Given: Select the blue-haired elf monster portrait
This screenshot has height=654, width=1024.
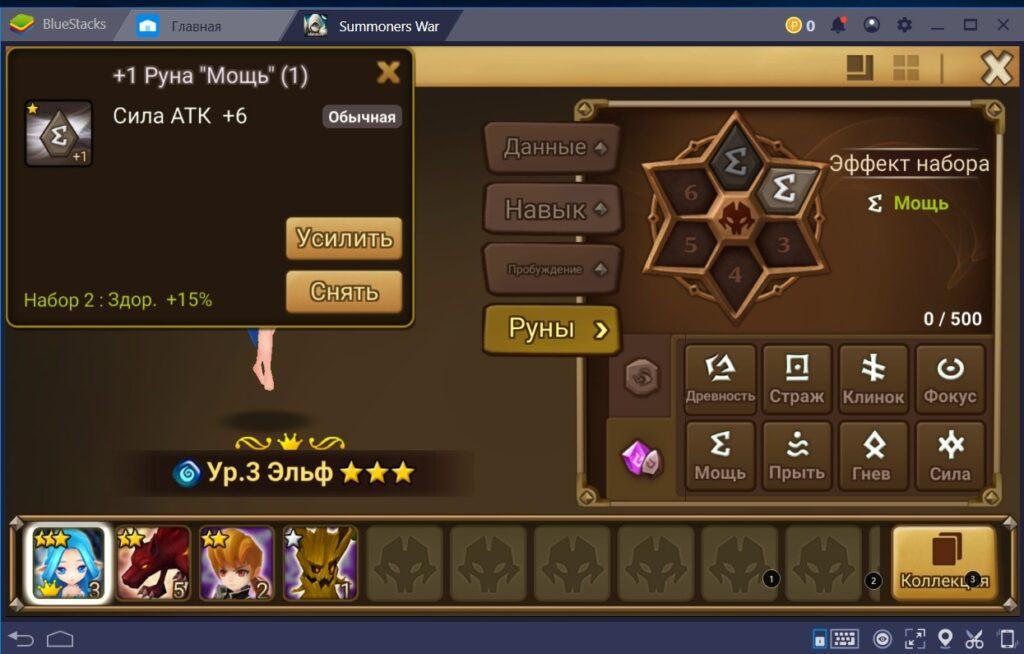Looking at the screenshot, I should [x=68, y=563].
